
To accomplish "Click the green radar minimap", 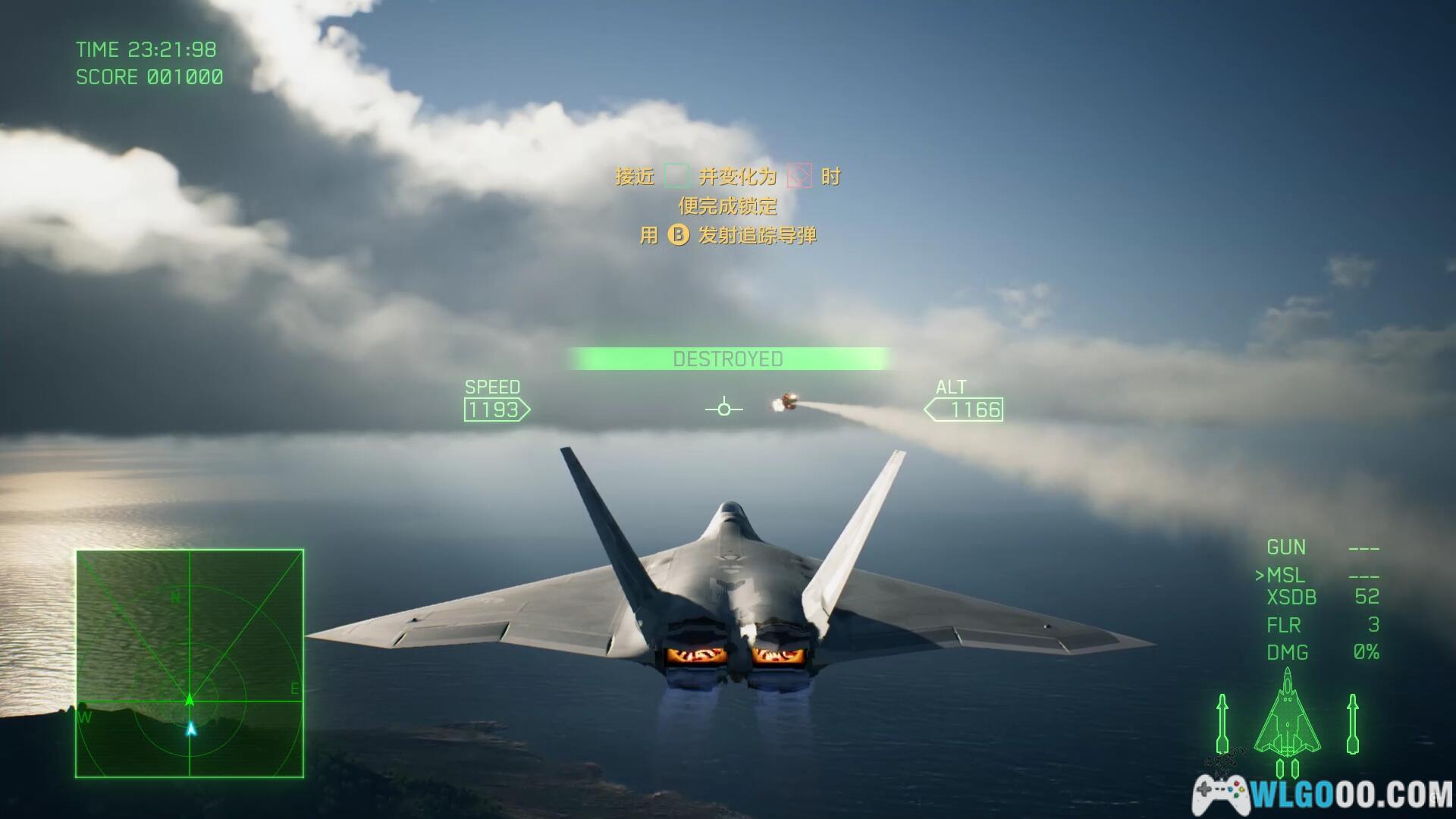I will [190, 664].
